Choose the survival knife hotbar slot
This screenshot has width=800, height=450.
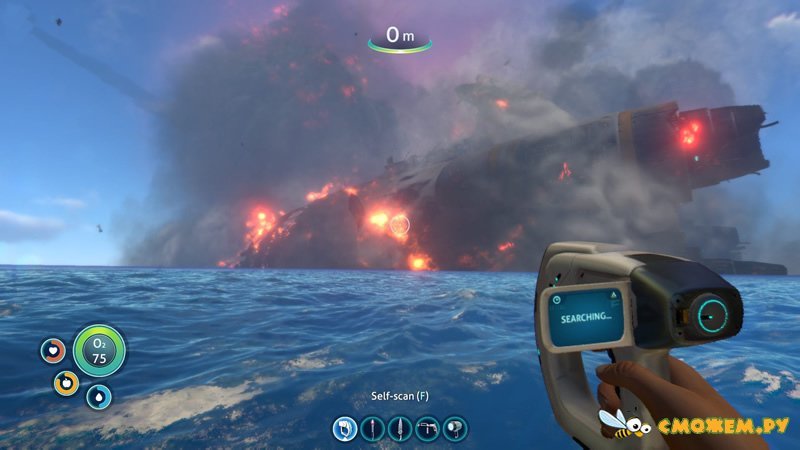(x=400, y=429)
